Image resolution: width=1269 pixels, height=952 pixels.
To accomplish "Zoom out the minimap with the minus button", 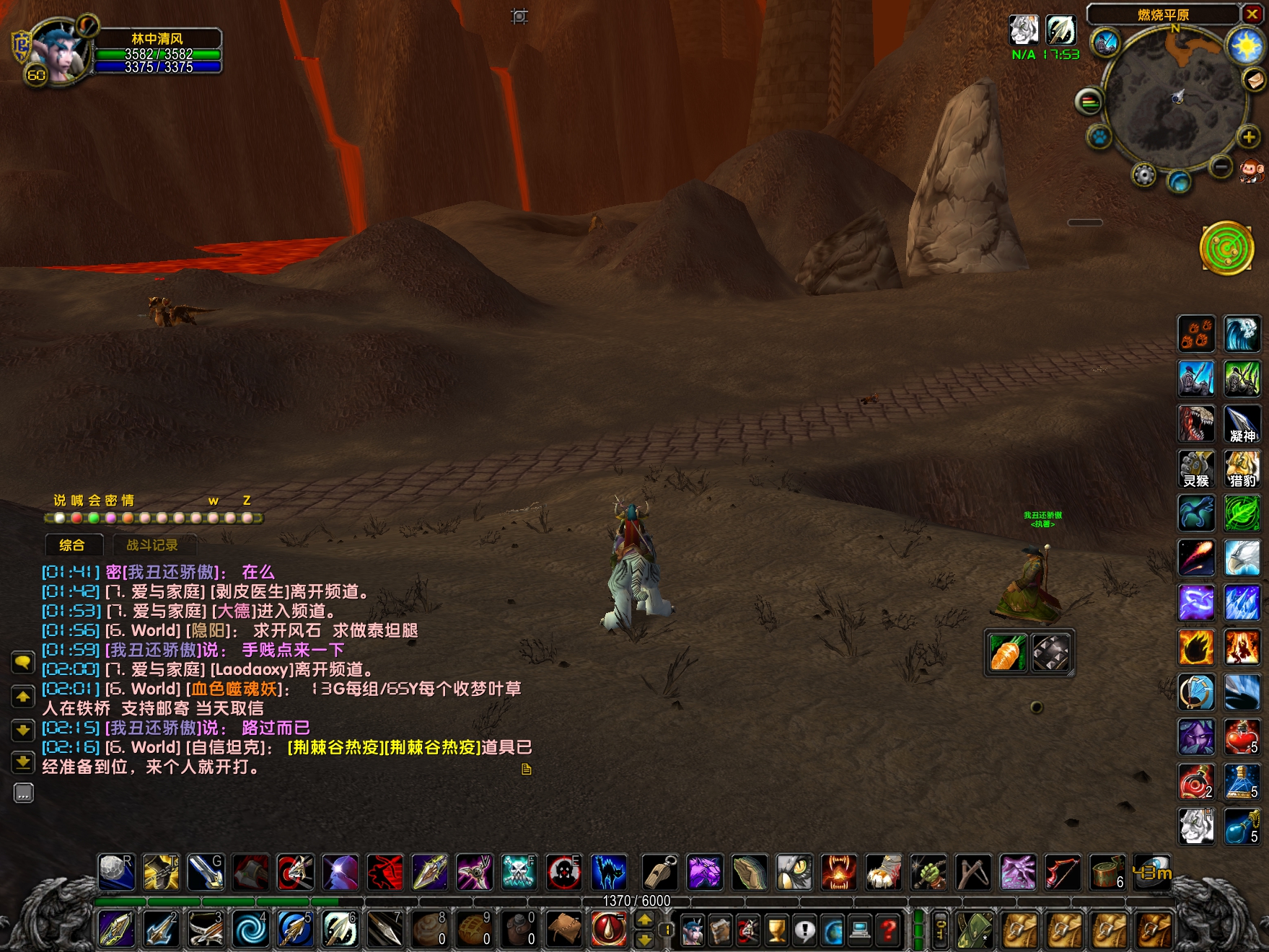I will 1221,167.
